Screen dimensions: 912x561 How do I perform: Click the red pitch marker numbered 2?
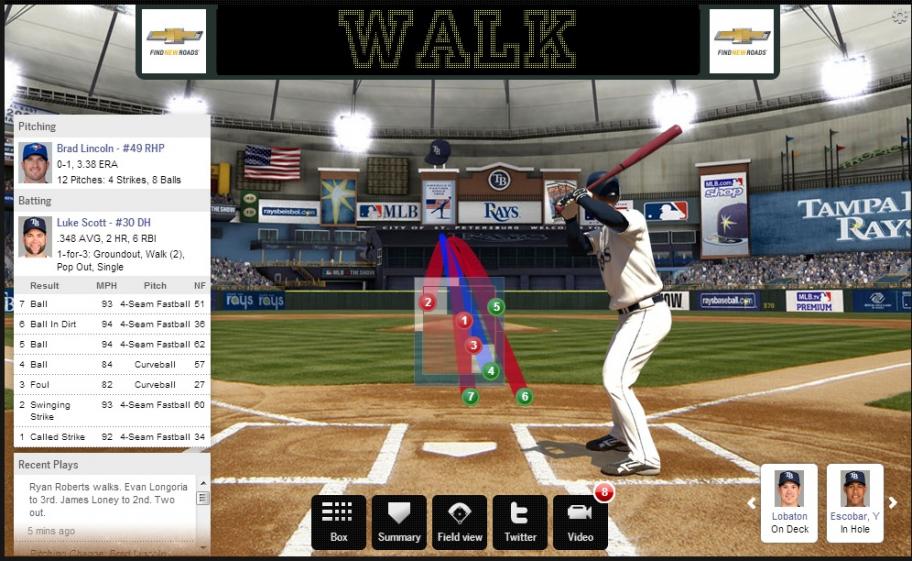click(428, 302)
